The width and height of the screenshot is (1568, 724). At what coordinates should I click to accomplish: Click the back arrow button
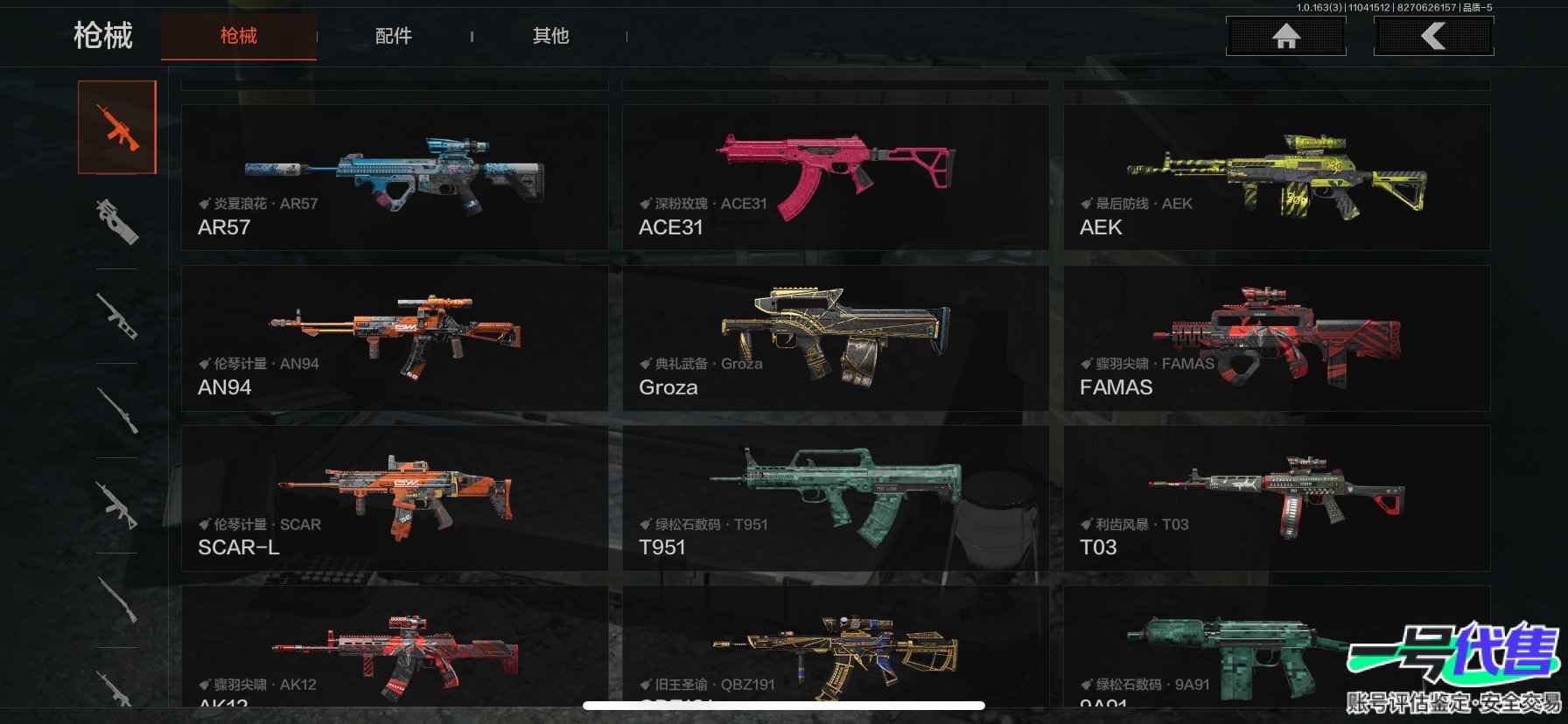pyautogui.click(x=1433, y=37)
